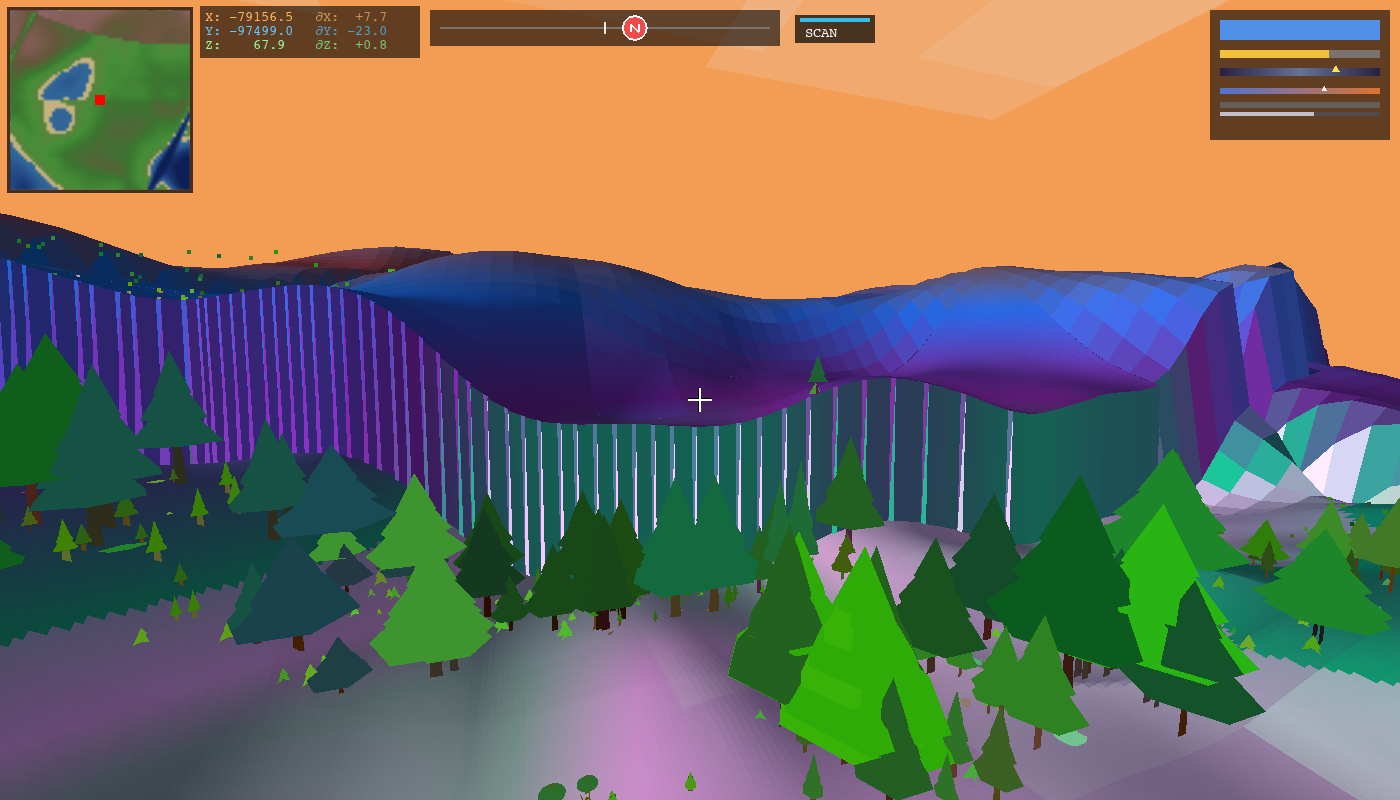Screen dimensions: 1400x800
Task: Click the red player marker on the minimap
Action: (99, 100)
